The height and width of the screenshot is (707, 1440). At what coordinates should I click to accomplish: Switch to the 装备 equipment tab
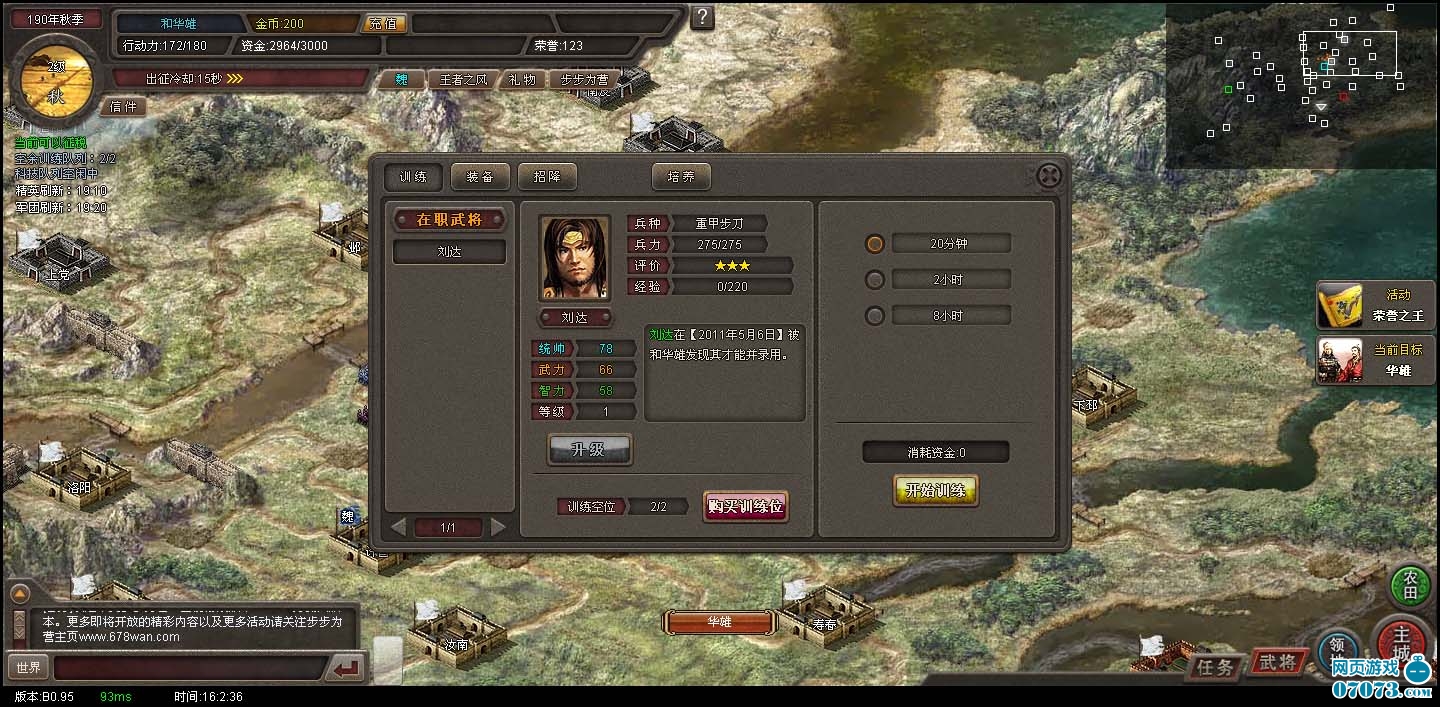point(480,177)
